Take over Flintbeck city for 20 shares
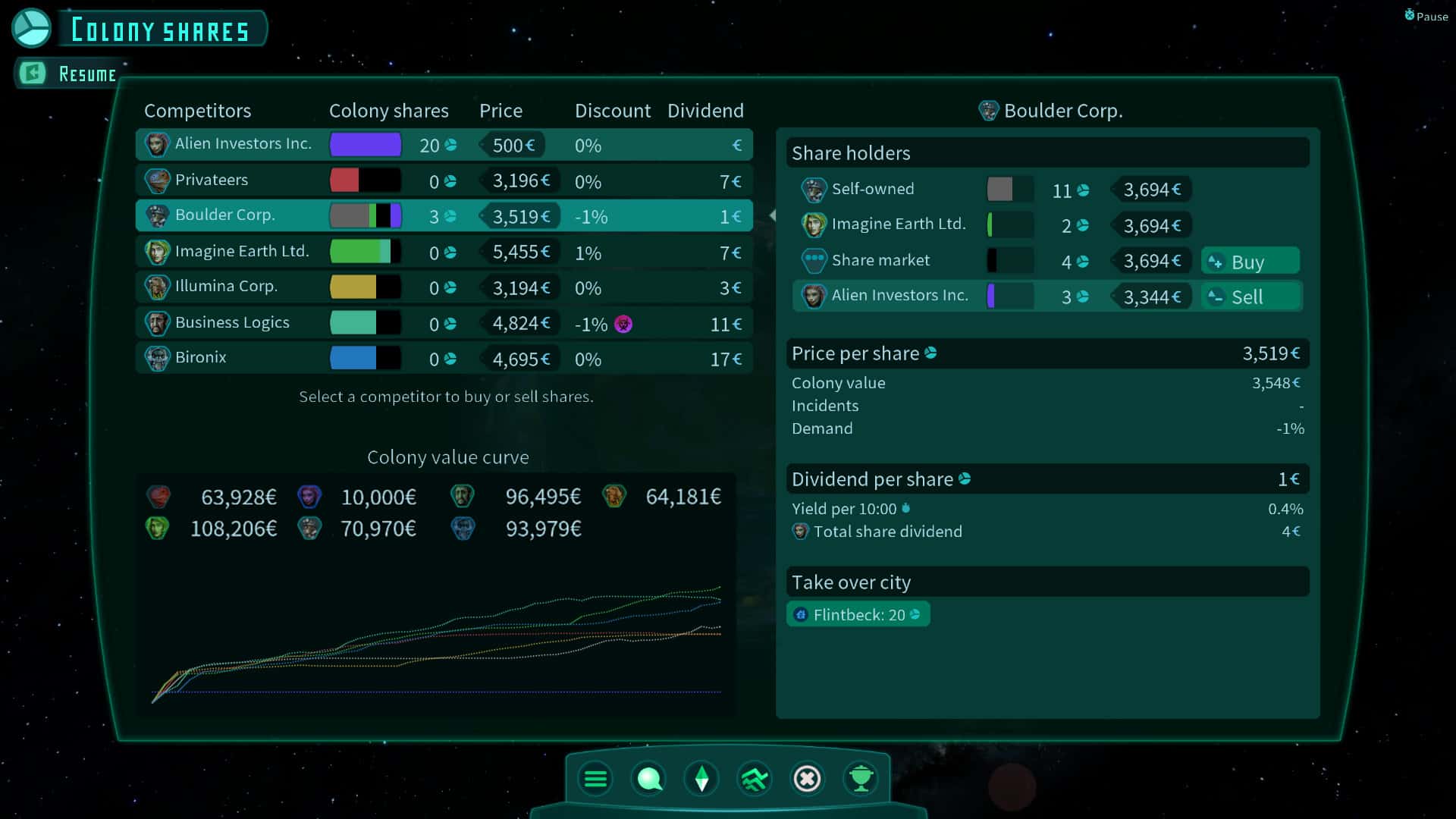Image resolution: width=1456 pixels, height=819 pixels. click(858, 615)
